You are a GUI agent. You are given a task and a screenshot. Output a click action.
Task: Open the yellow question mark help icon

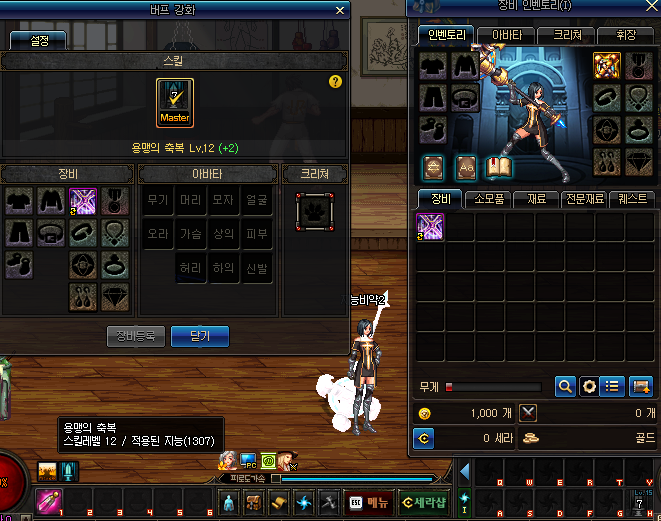pos(335,82)
